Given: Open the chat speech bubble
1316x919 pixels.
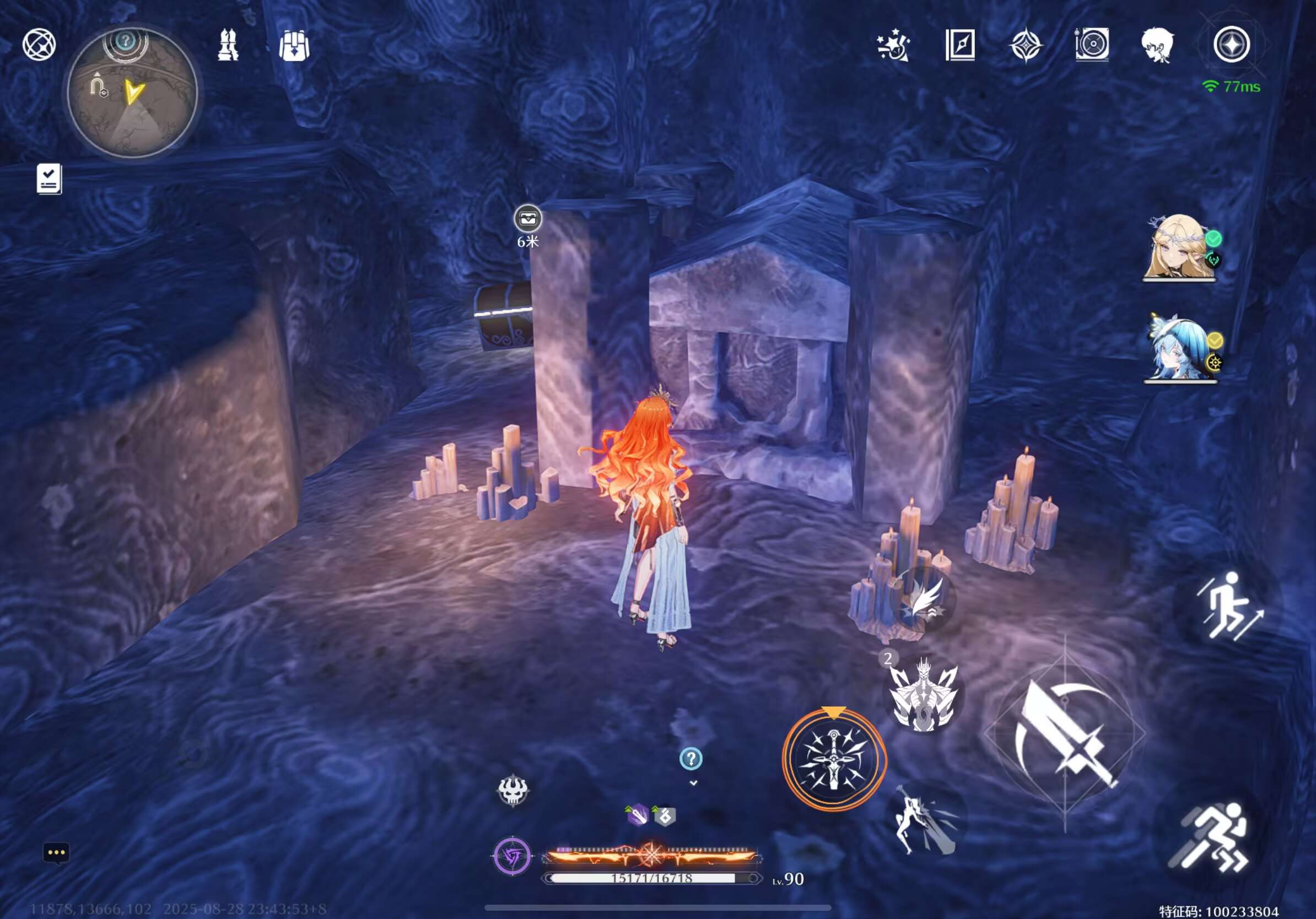Looking at the screenshot, I should [x=56, y=853].
